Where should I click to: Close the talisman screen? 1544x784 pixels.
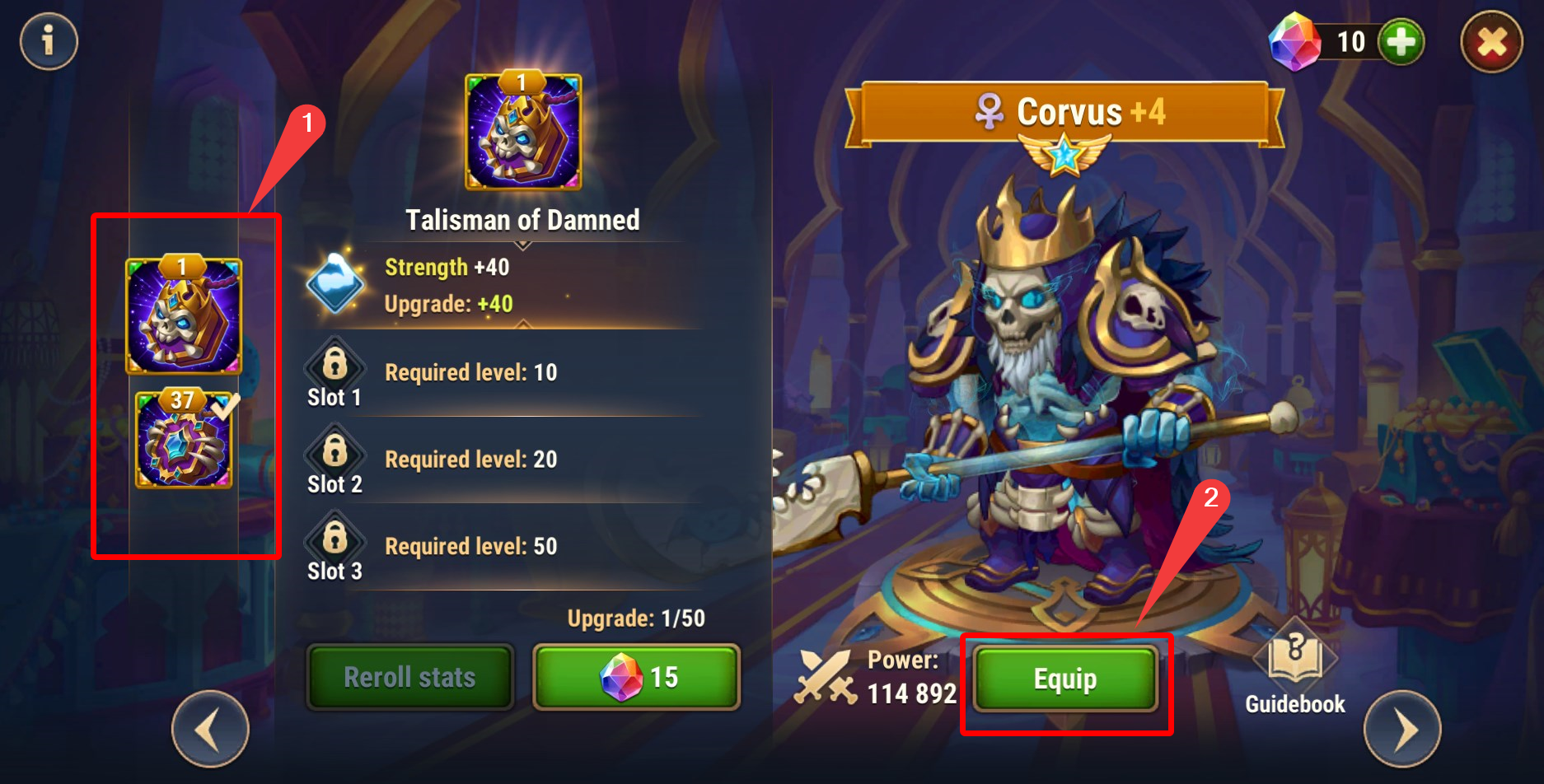click(1491, 42)
